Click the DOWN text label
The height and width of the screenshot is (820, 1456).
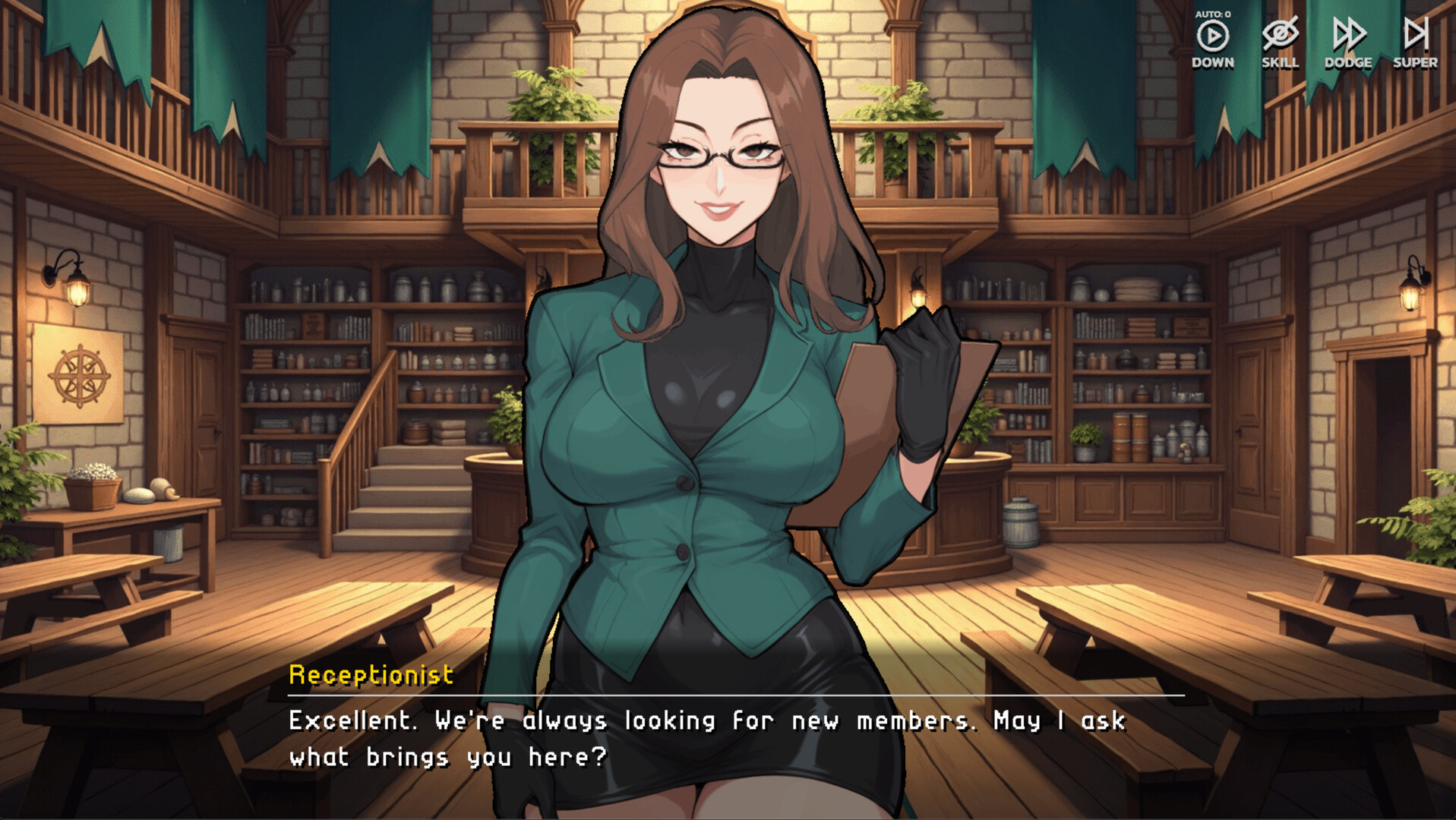[1213, 63]
